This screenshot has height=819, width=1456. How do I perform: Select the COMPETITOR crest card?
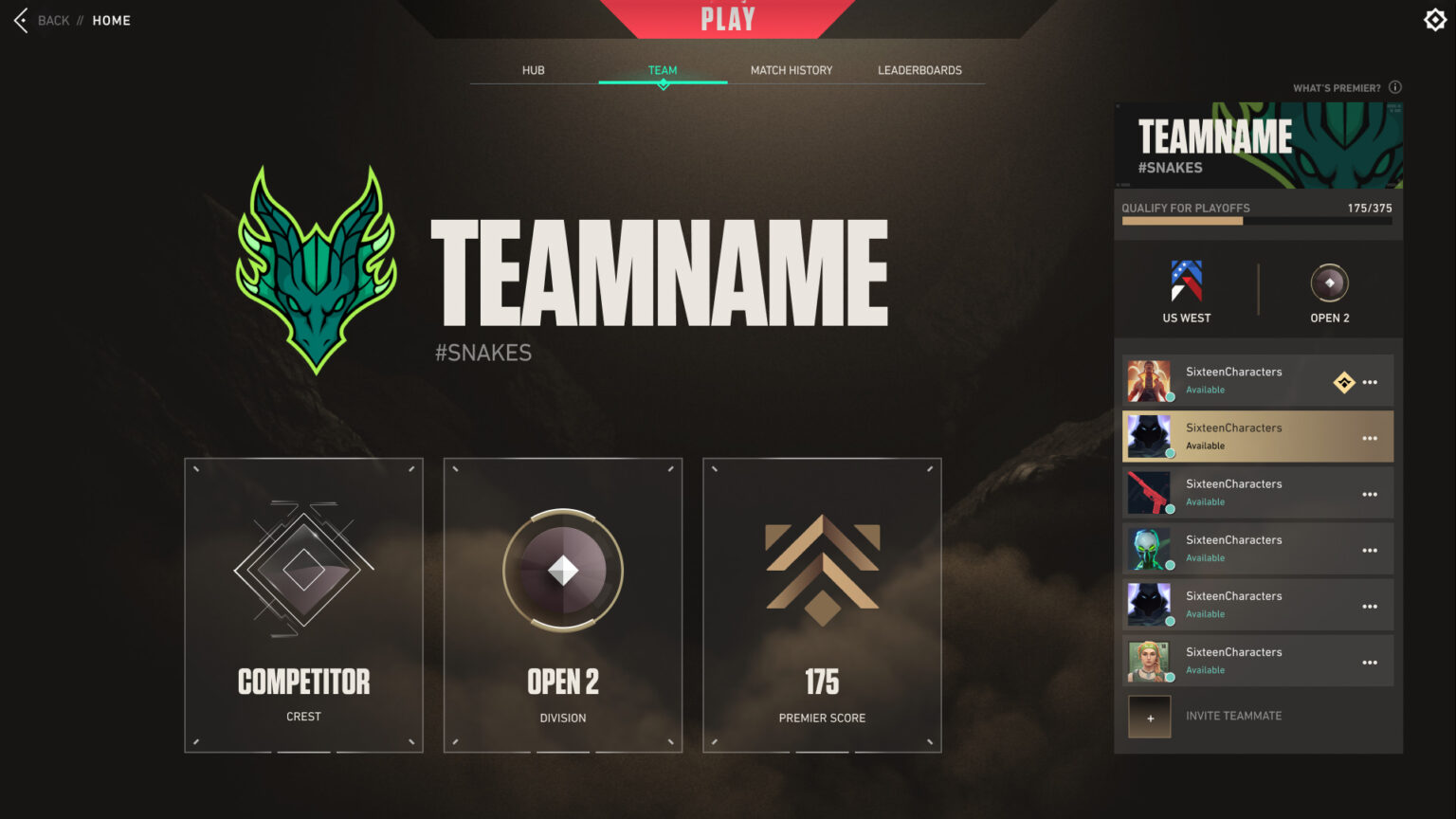[303, 605]
